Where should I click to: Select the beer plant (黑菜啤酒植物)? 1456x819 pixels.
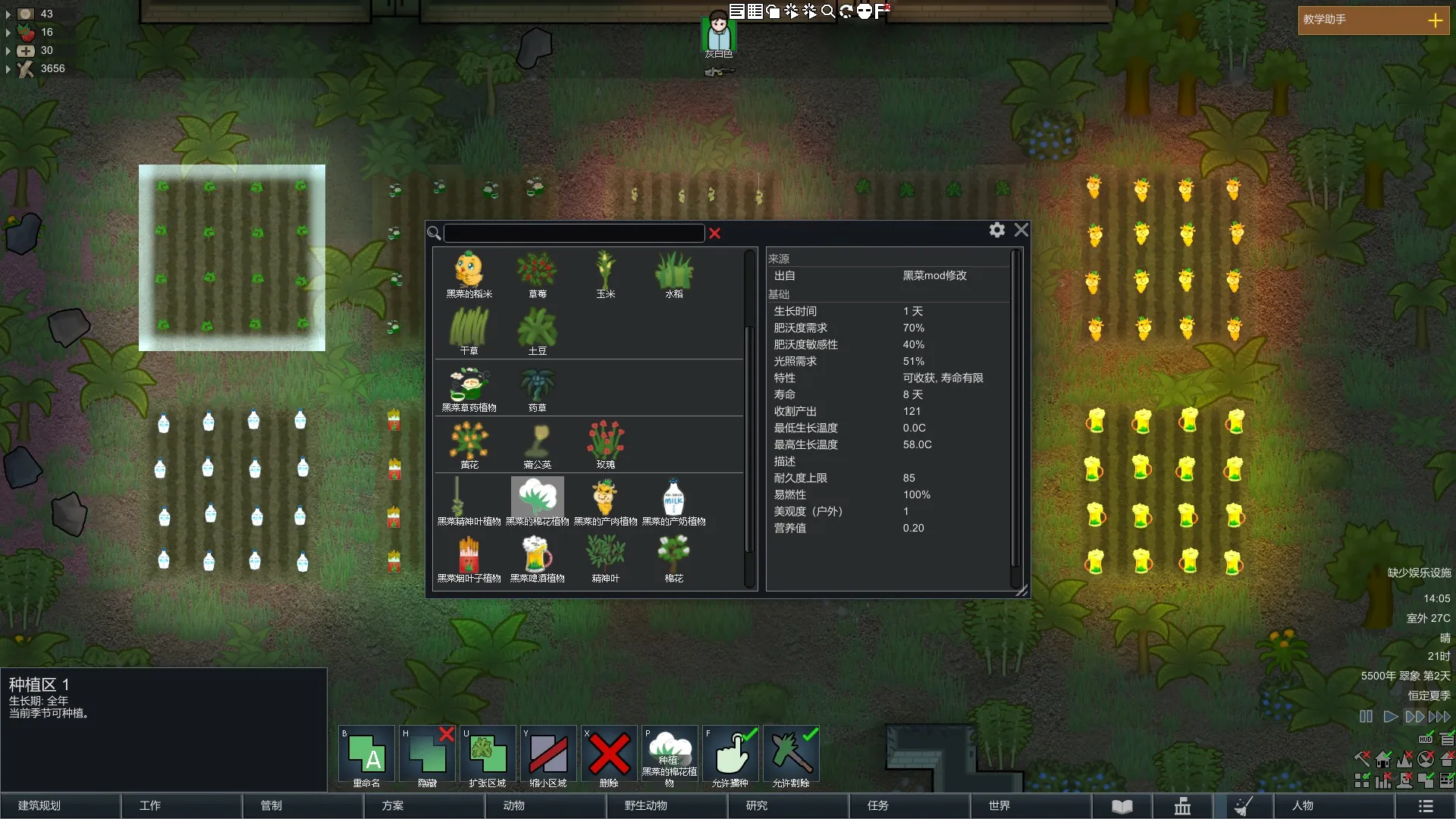(x=537, y=559)
